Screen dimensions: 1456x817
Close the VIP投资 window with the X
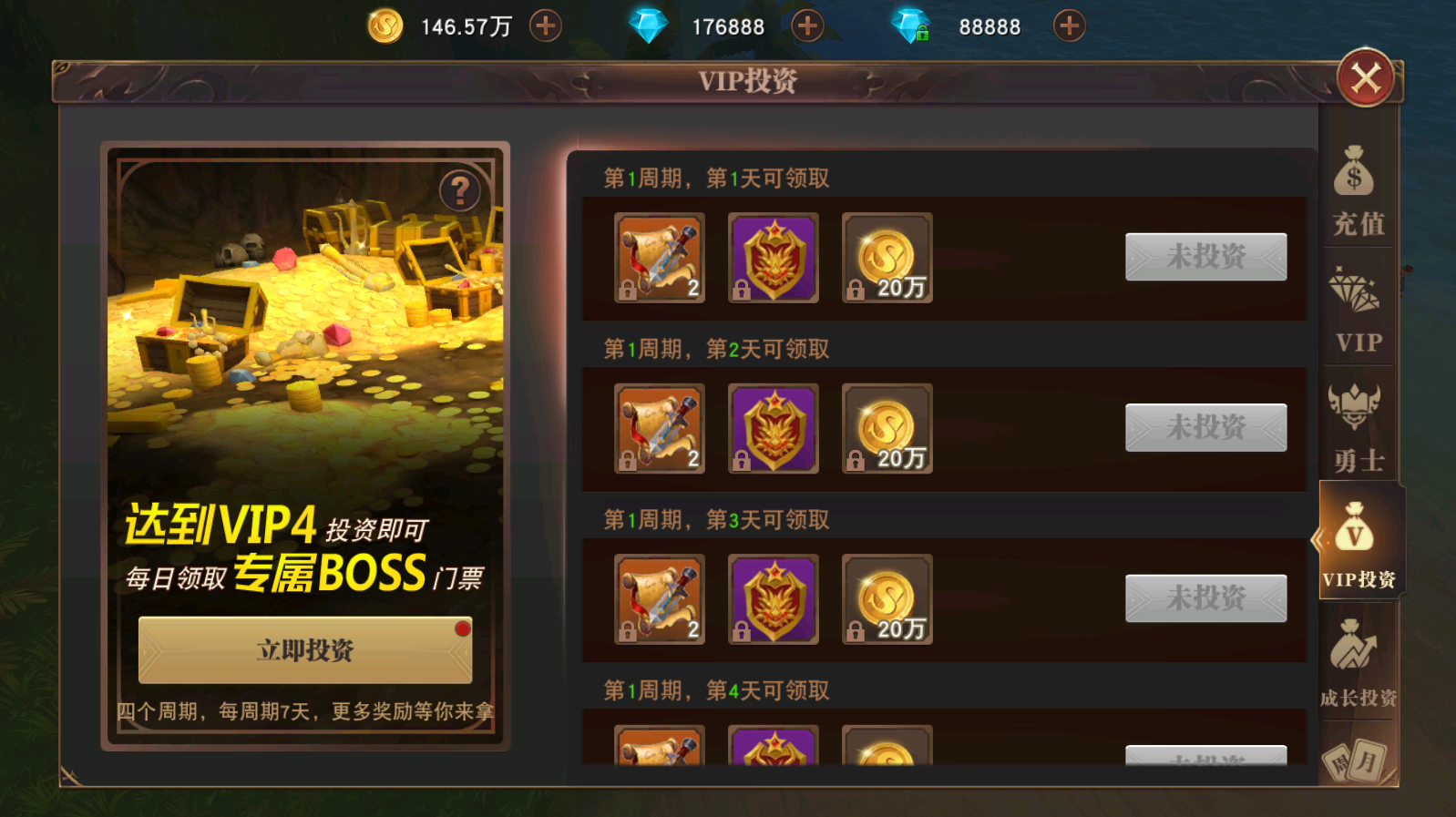click(1367, 77)
